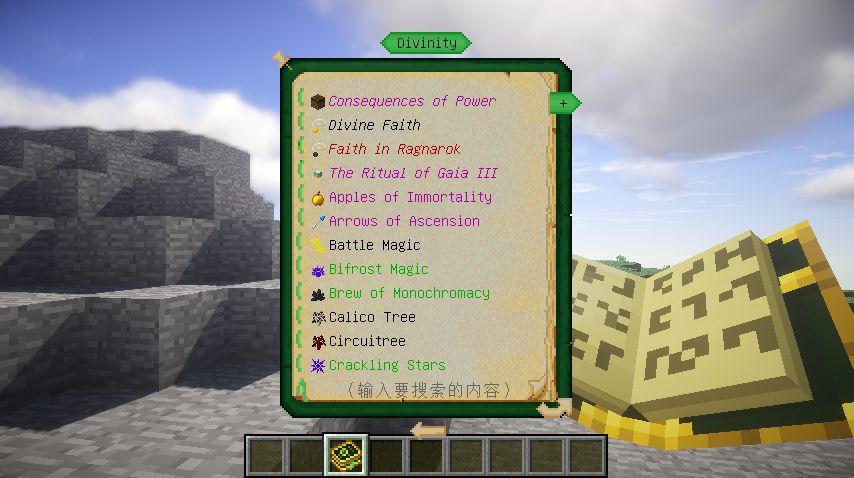
Task: Open Faith in Ragnarok entry
Action: [394, 149]
